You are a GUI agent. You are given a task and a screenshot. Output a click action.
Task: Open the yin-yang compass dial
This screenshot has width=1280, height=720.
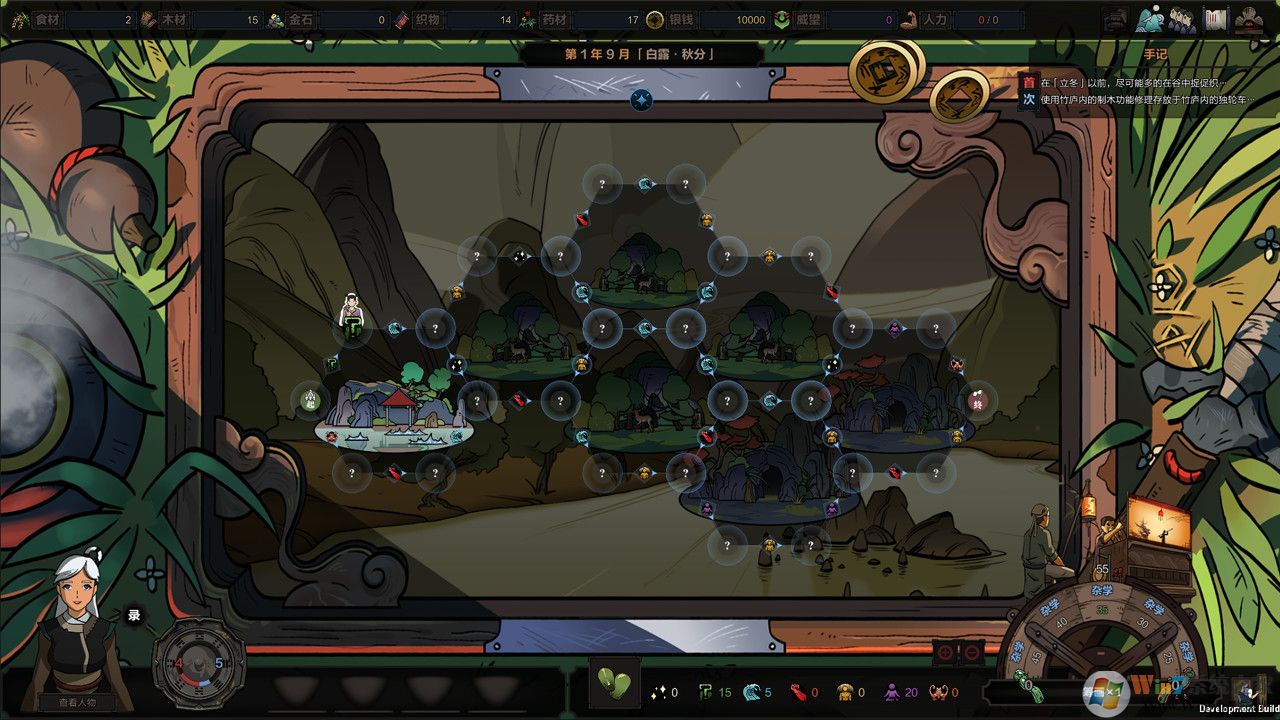[x=199, y=662]
